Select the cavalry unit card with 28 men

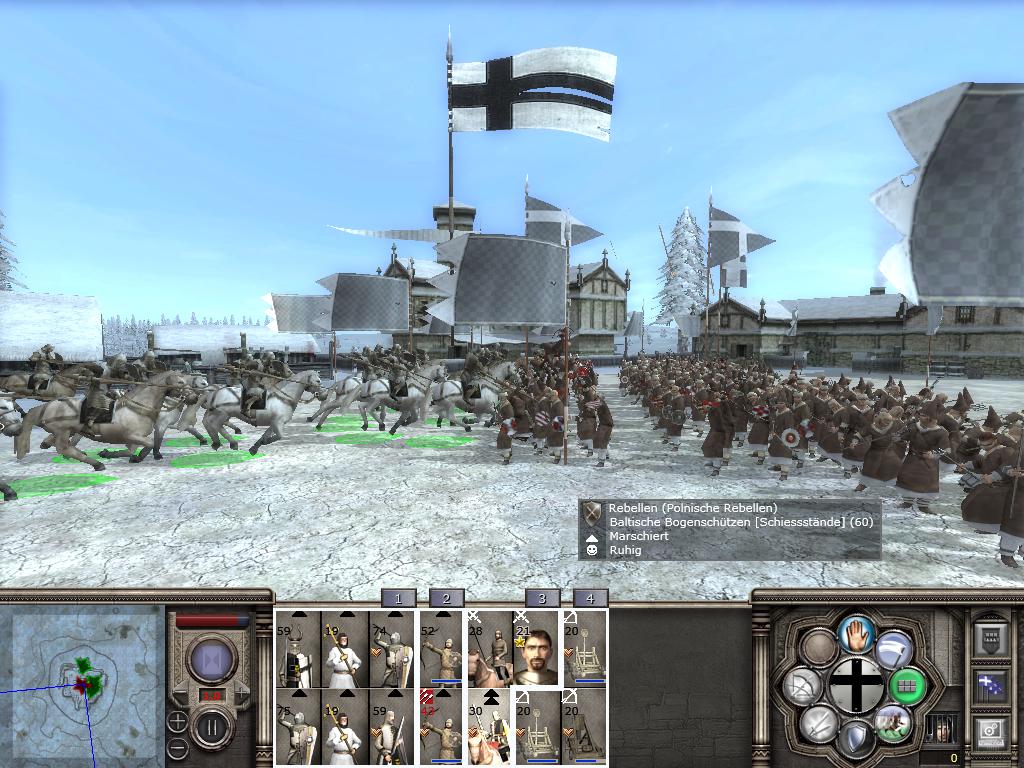coord(489,650)
